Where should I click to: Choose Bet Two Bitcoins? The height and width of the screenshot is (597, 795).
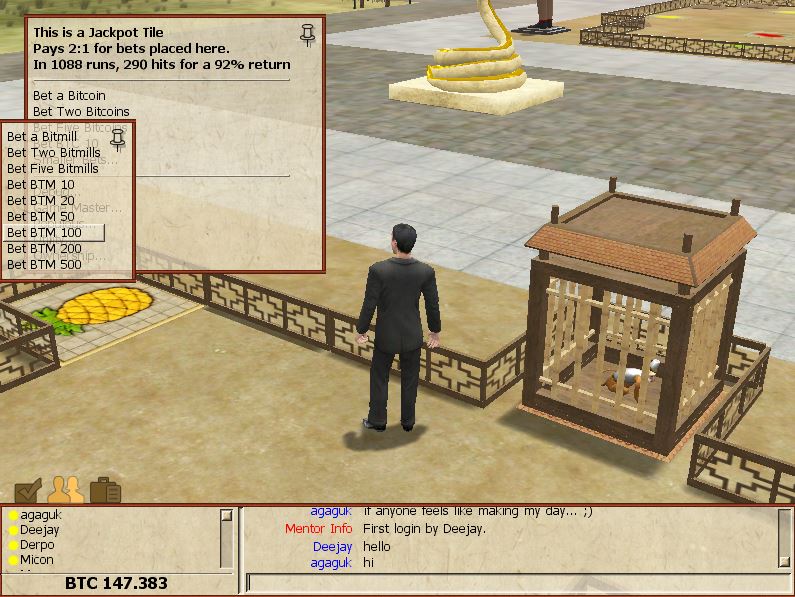[x=81, y=111]
